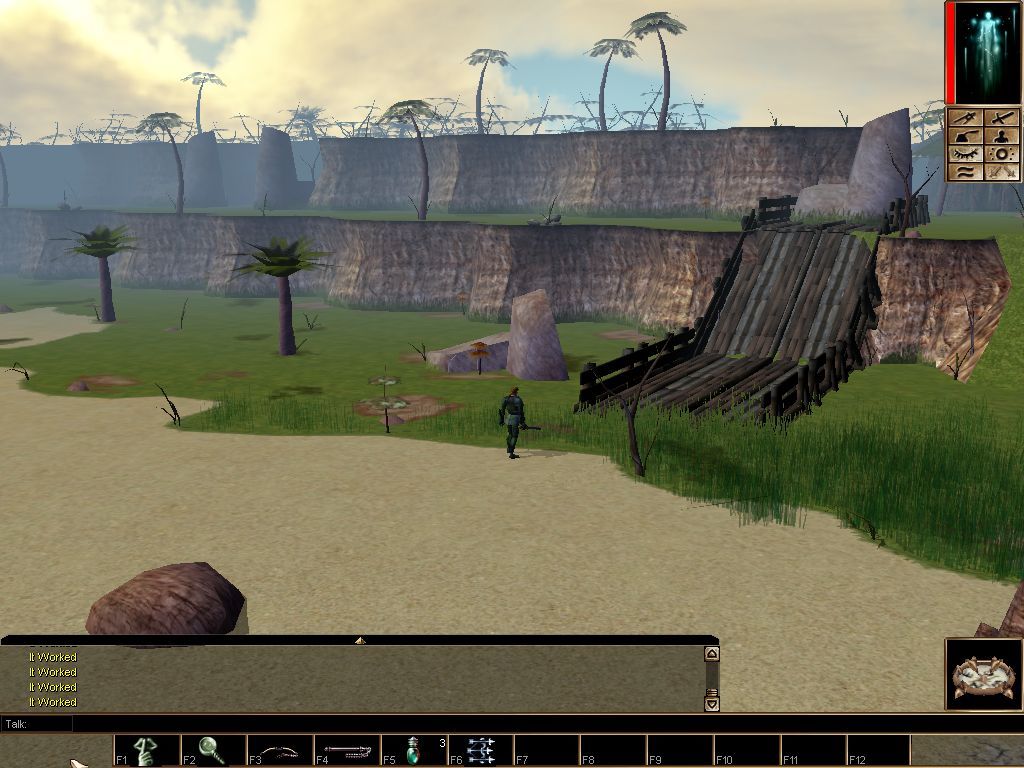Viewport: 1024px width, 768px height.
Task: Rest using the closed eye button
Action: click(964, 154)
